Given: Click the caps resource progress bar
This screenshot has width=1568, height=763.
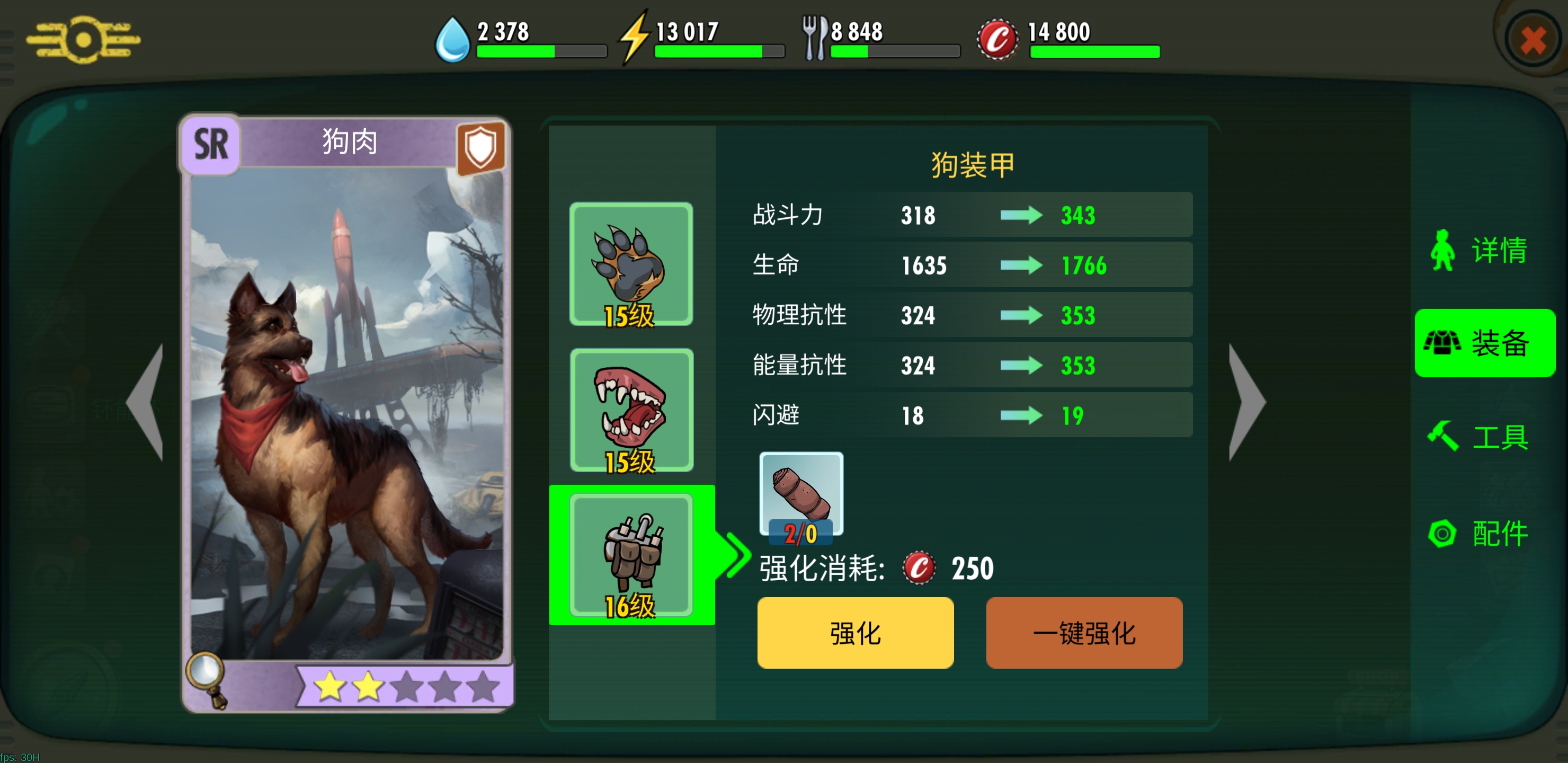Looking at the screenshot, I should click(1094, 52).
